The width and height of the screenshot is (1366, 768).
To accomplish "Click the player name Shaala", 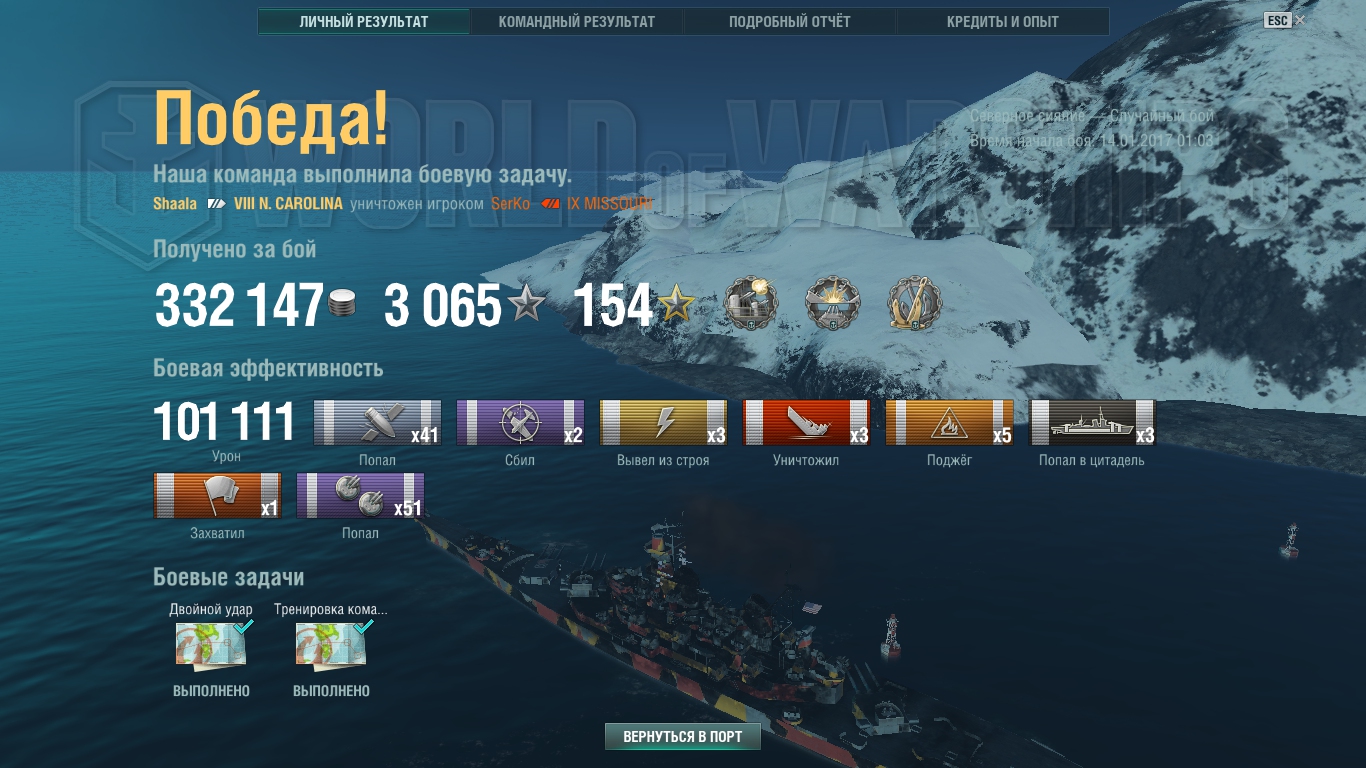I will [x=175, y=204].
